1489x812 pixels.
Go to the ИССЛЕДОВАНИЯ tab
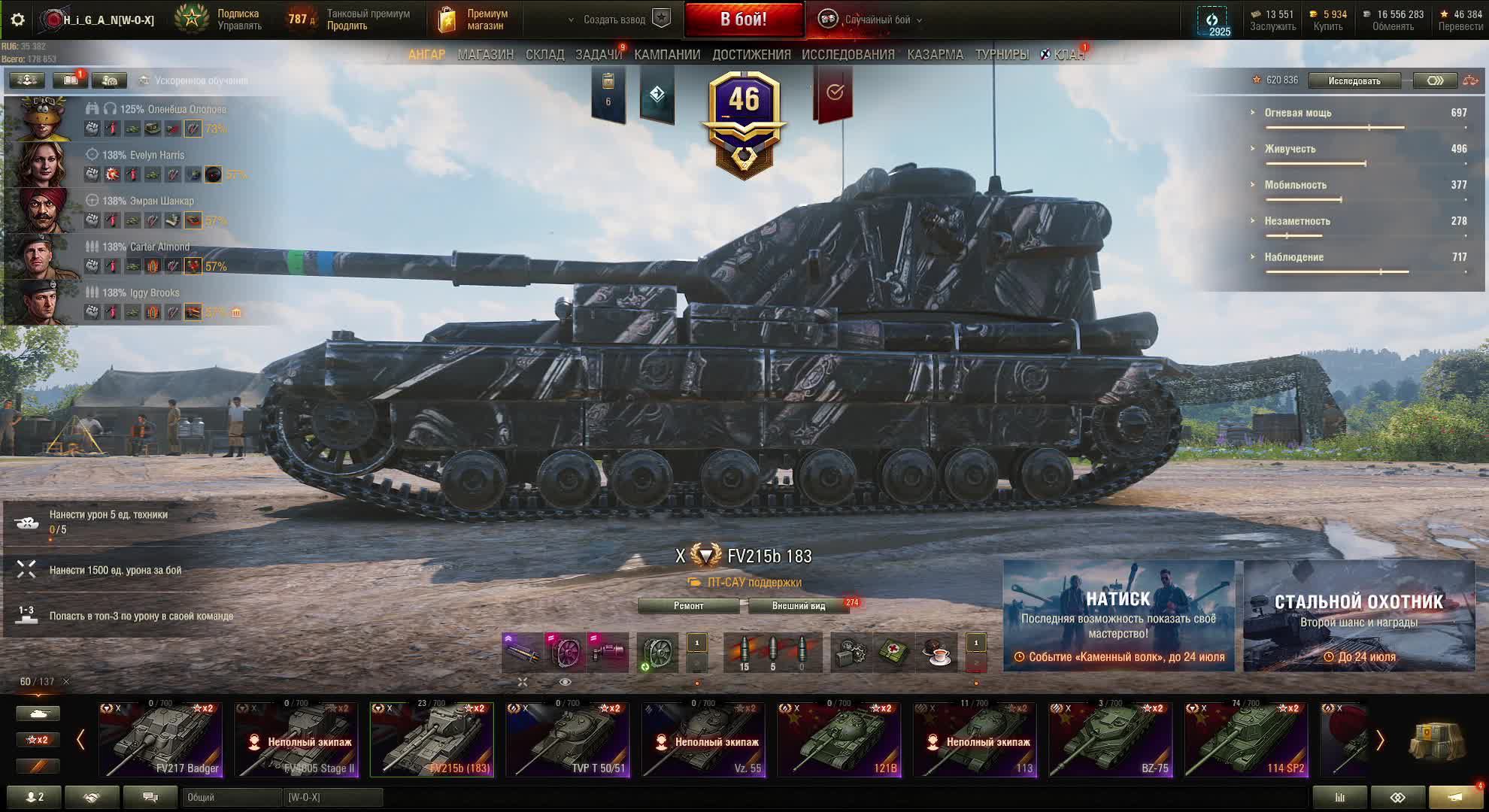click(x=848, y=55)
